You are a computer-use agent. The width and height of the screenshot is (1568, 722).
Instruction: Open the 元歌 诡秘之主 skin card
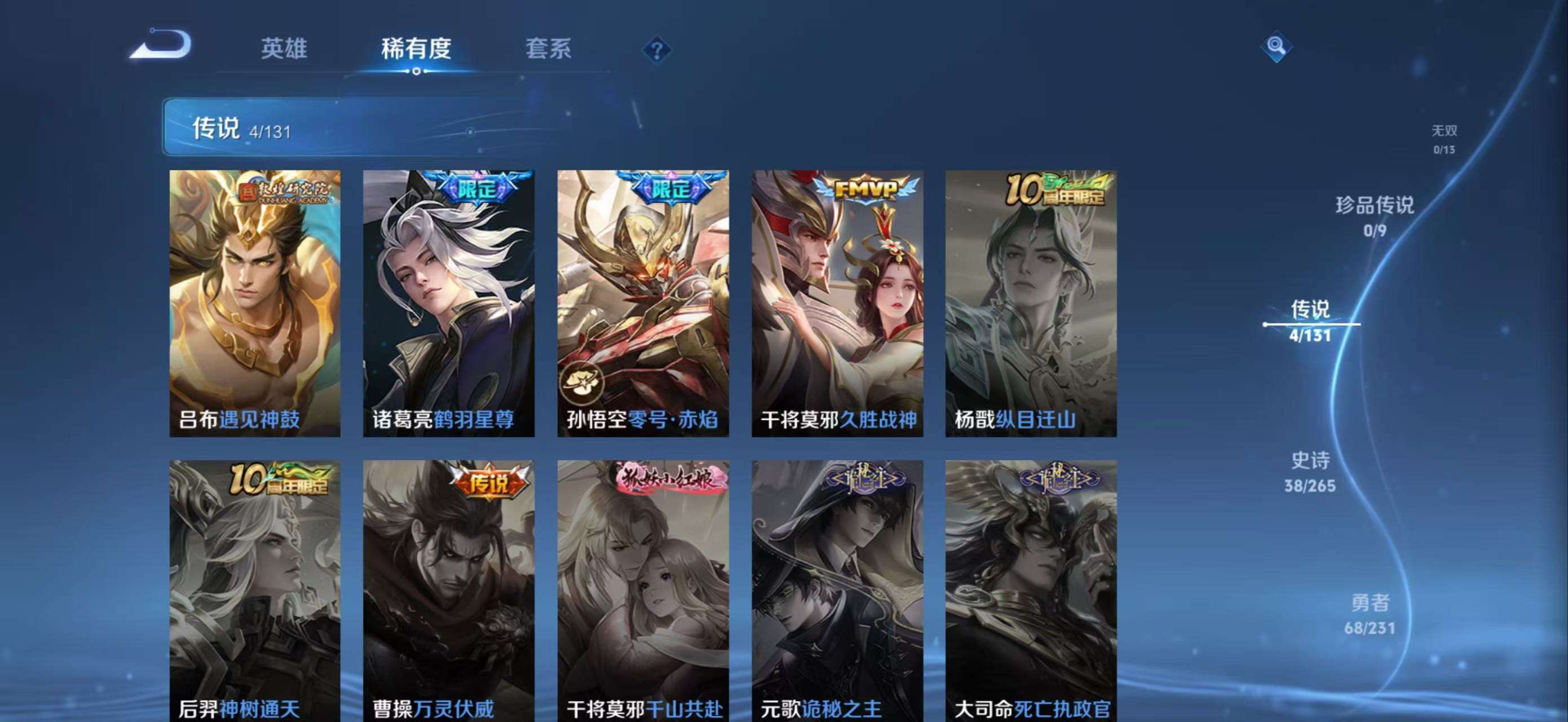pyautogui.click(x=837, y=591)
